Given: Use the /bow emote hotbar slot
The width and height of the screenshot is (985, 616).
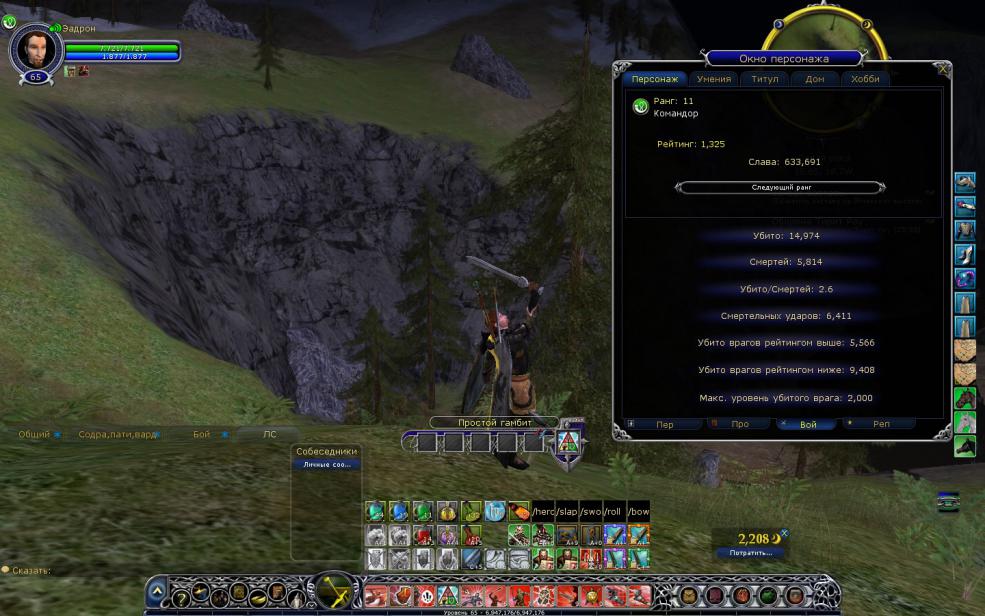Looking at the screenshot, I should point(638,512).
